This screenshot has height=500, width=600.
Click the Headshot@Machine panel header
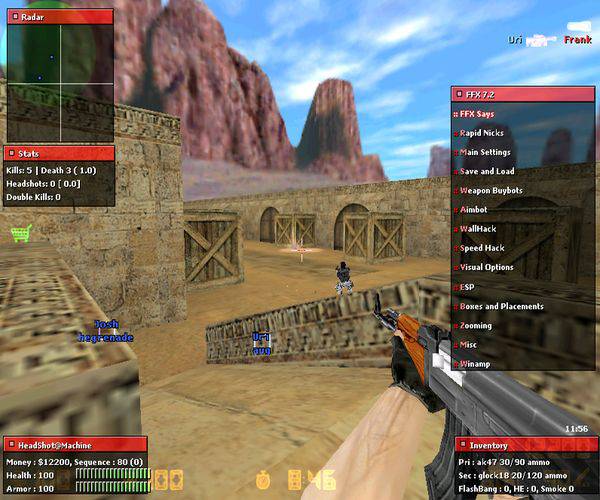pos(75,444)
